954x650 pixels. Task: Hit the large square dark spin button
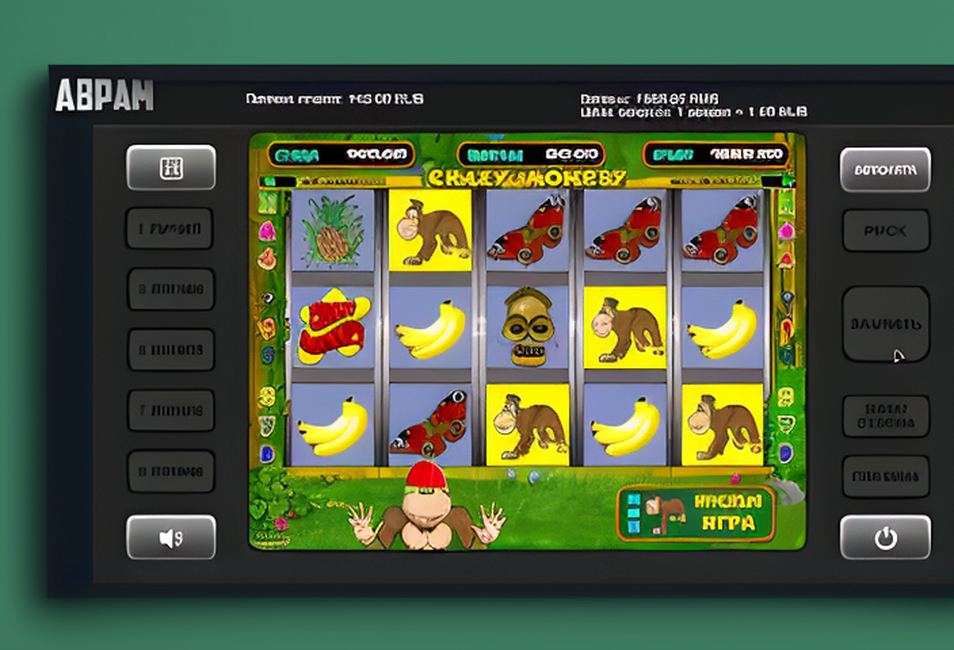[x=885, y=324]
